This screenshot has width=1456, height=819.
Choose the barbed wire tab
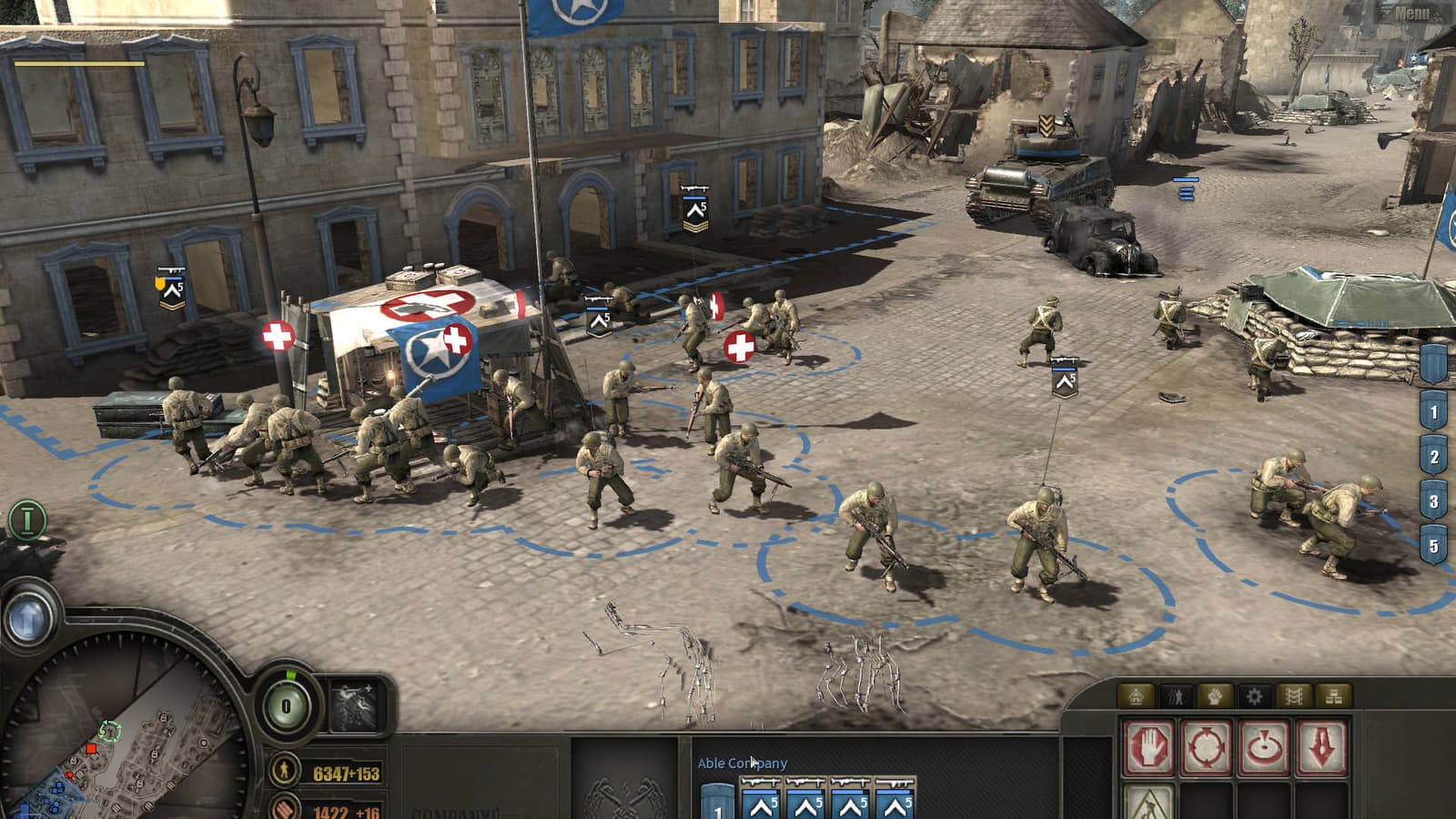tap(1294, 697)
